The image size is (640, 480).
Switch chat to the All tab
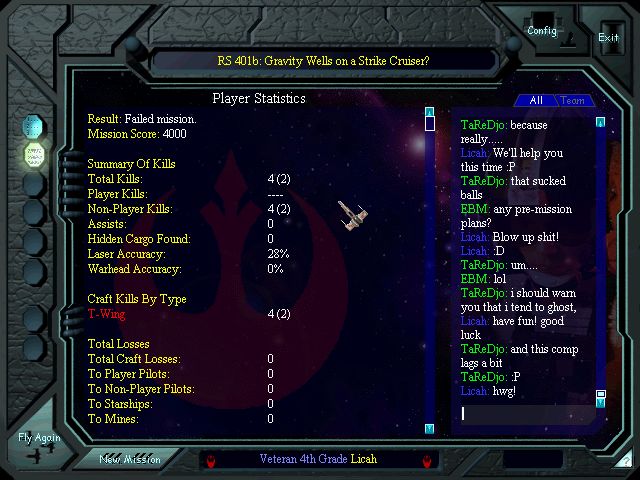point(536,100)
